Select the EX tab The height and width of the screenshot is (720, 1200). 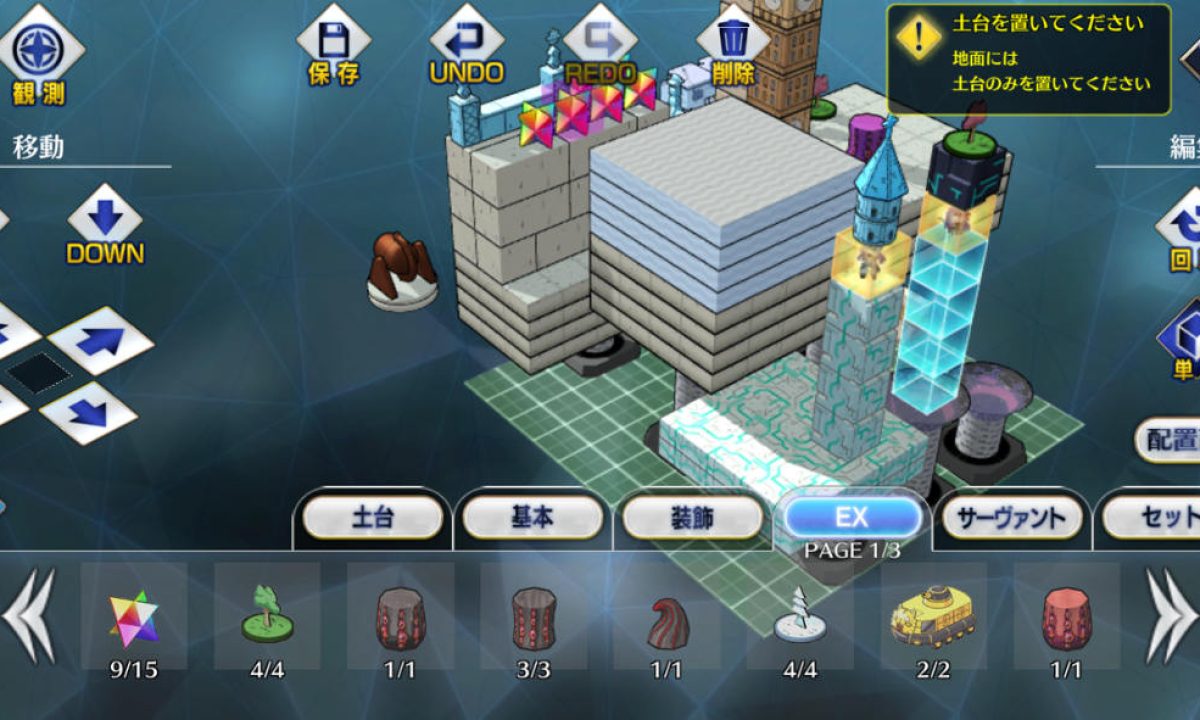[852, 517]
